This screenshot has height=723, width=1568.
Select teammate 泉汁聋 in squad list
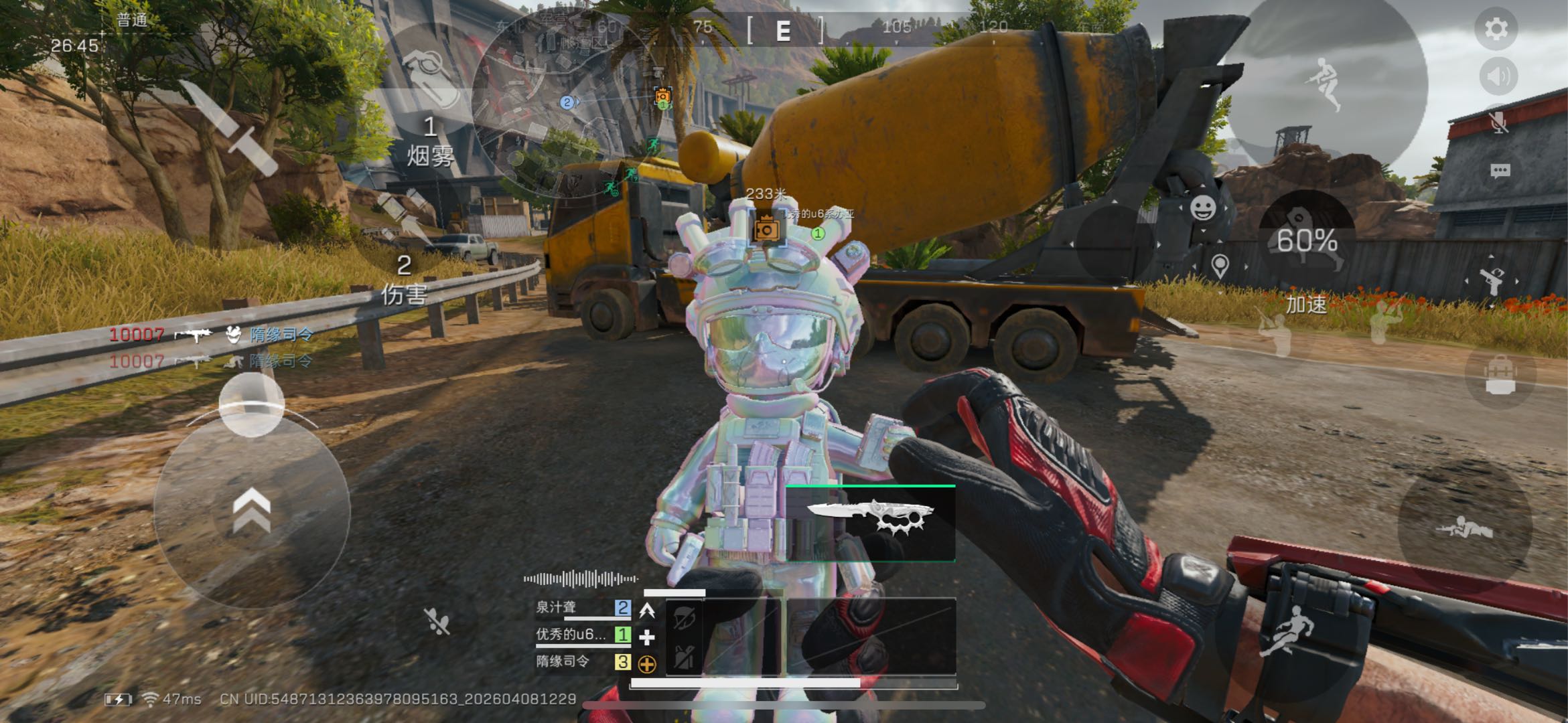click(x=556, y=608)
